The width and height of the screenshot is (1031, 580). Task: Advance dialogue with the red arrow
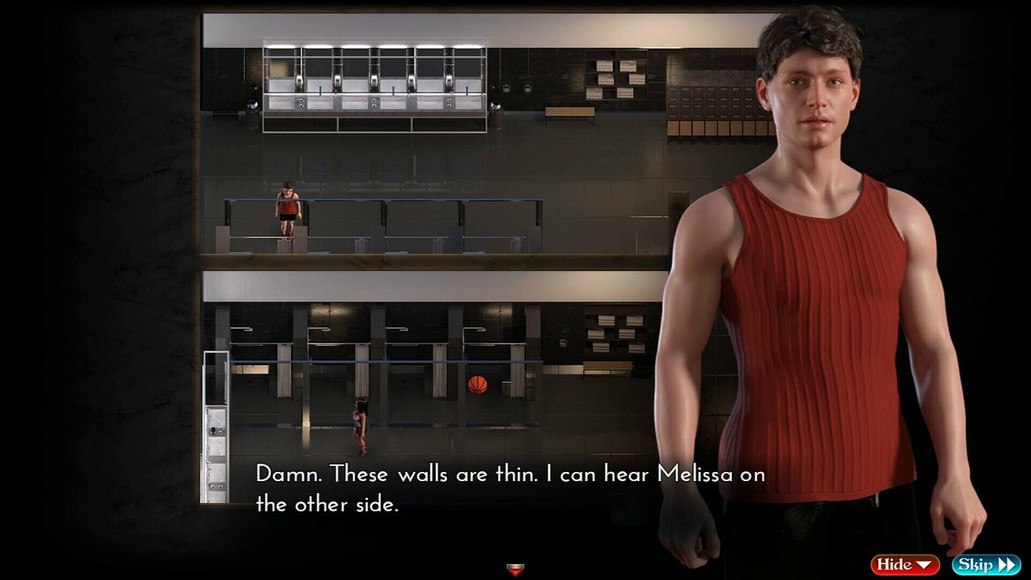tap(515, 570)
